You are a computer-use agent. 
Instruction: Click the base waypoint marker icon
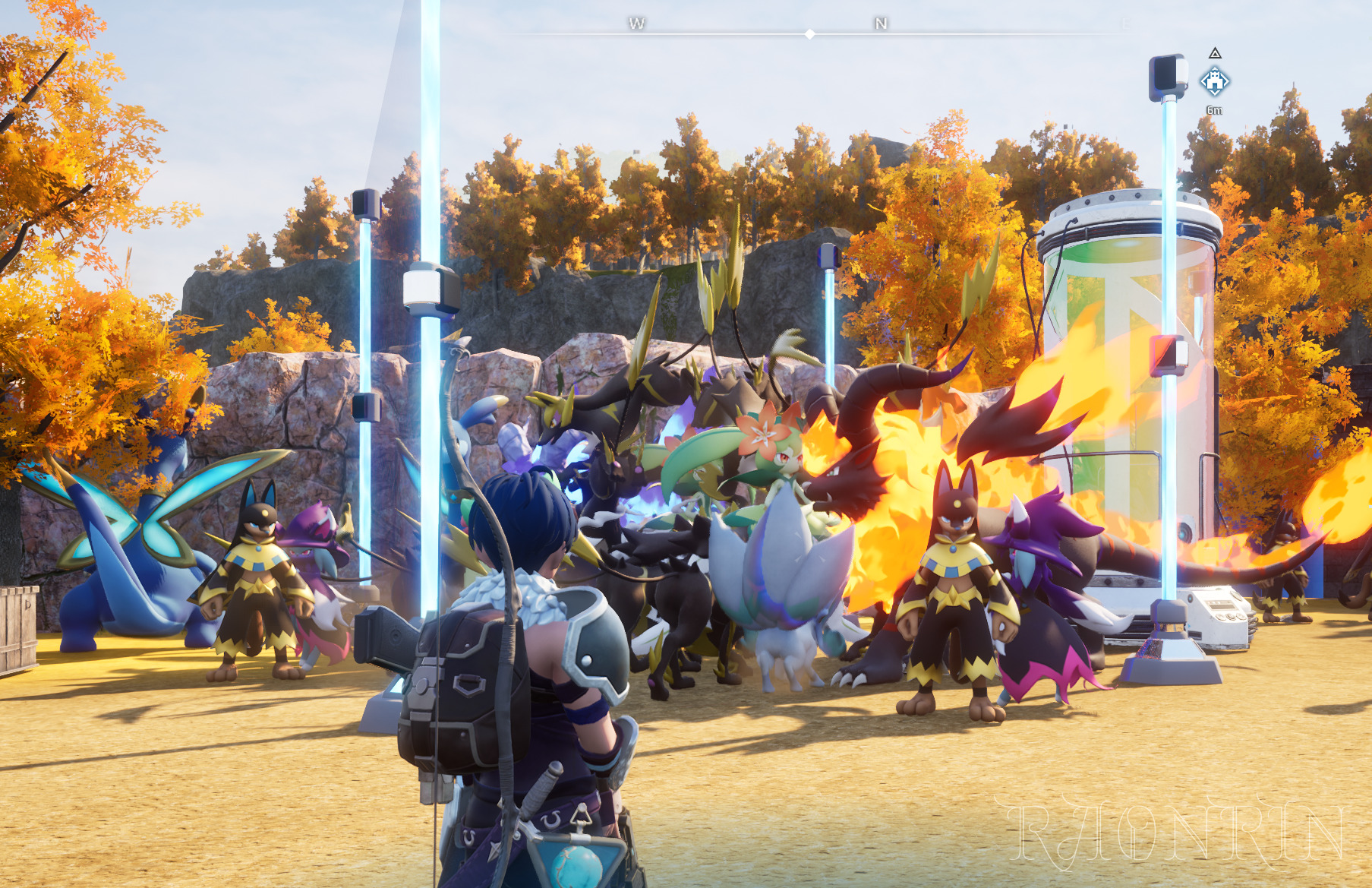point(1214,81)
